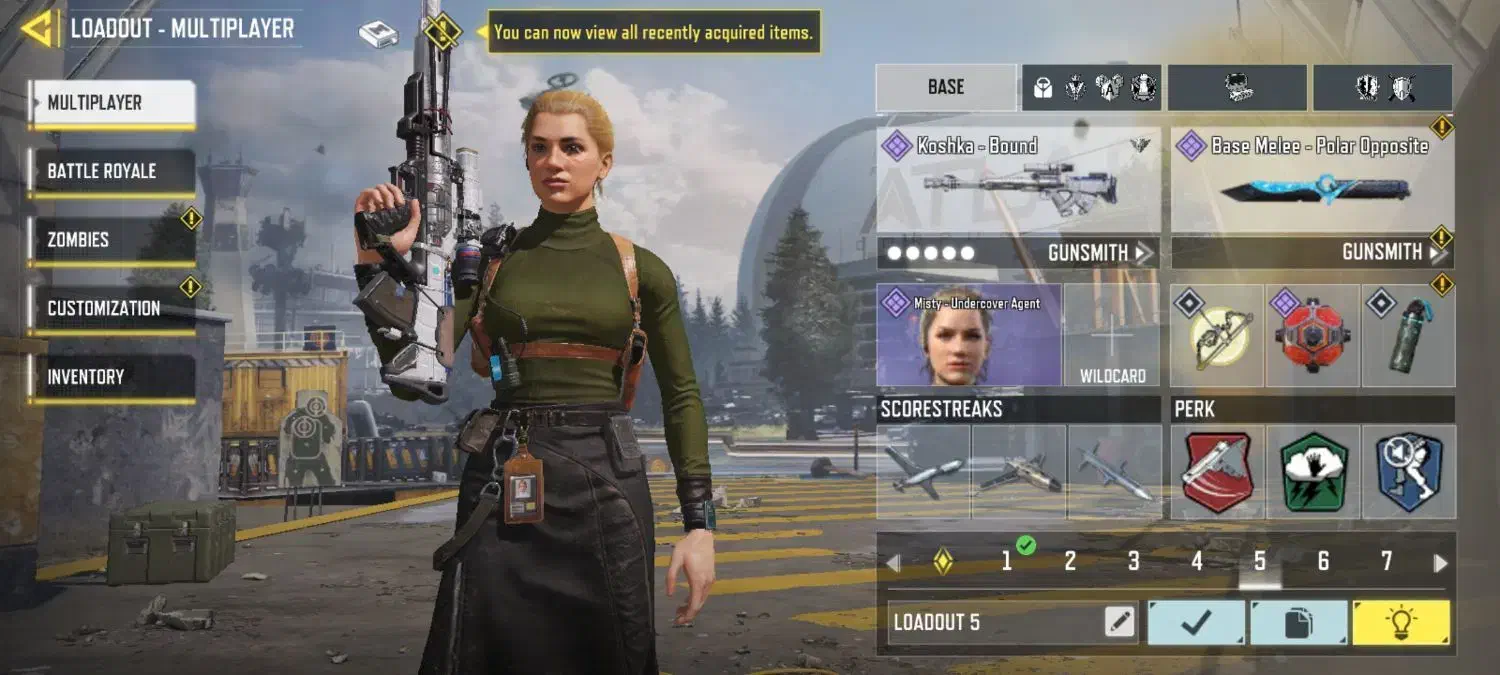Choose the Koshka - Bound primary weapon
The height and width of the screenshot is (675, 1500).
(1018, 180)
